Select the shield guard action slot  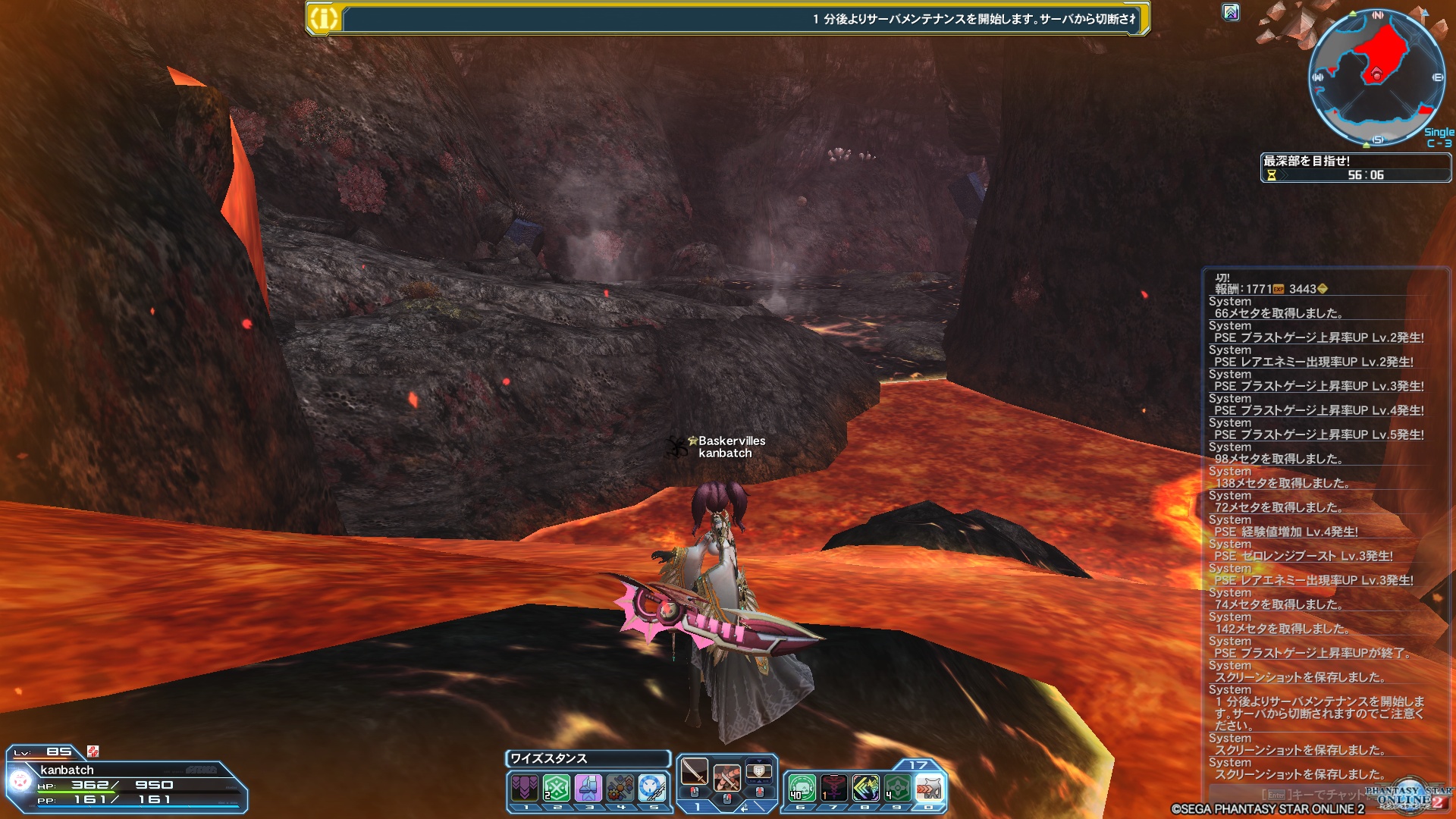coord(759,773)
